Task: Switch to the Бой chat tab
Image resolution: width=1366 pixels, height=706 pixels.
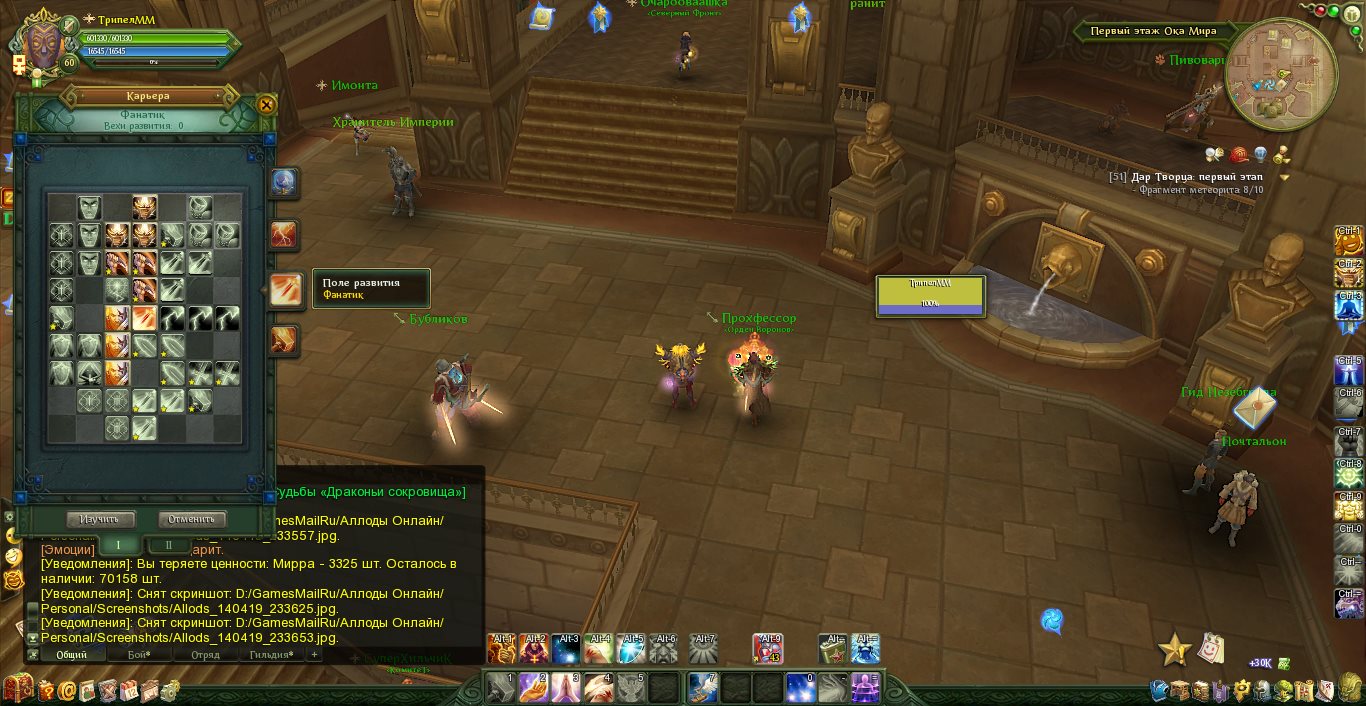Action: pyautogui.click(x=139, y=655)
